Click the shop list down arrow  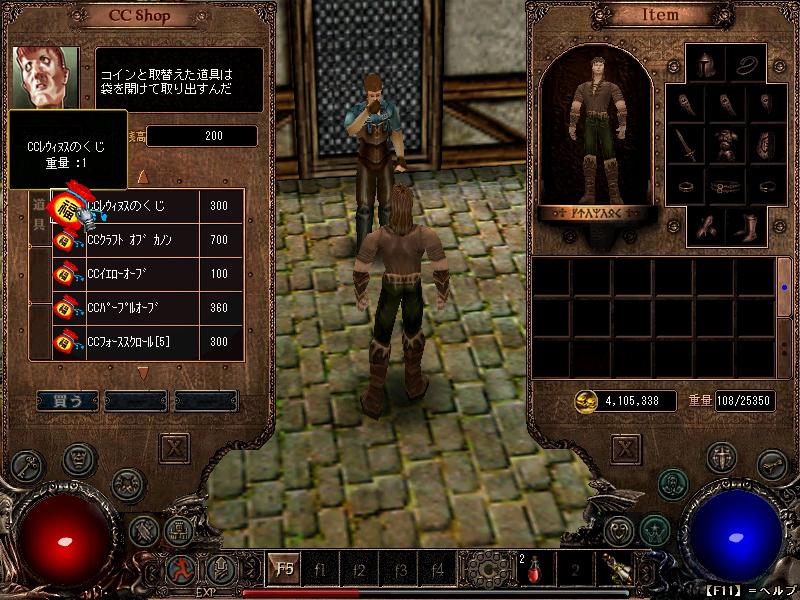(142, 373)
